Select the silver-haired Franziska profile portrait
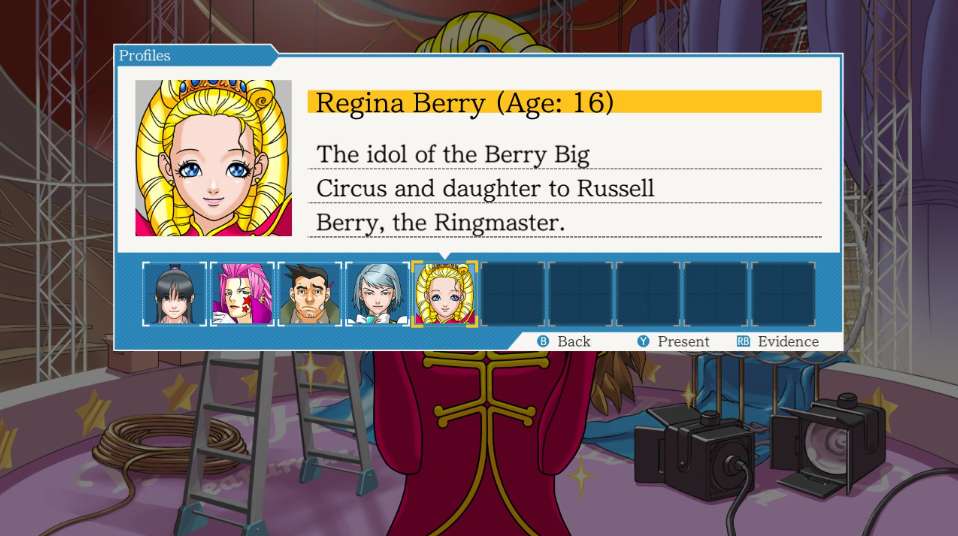Image resolution: width=958 pixels, height=536 pixels. pos(378,294)
